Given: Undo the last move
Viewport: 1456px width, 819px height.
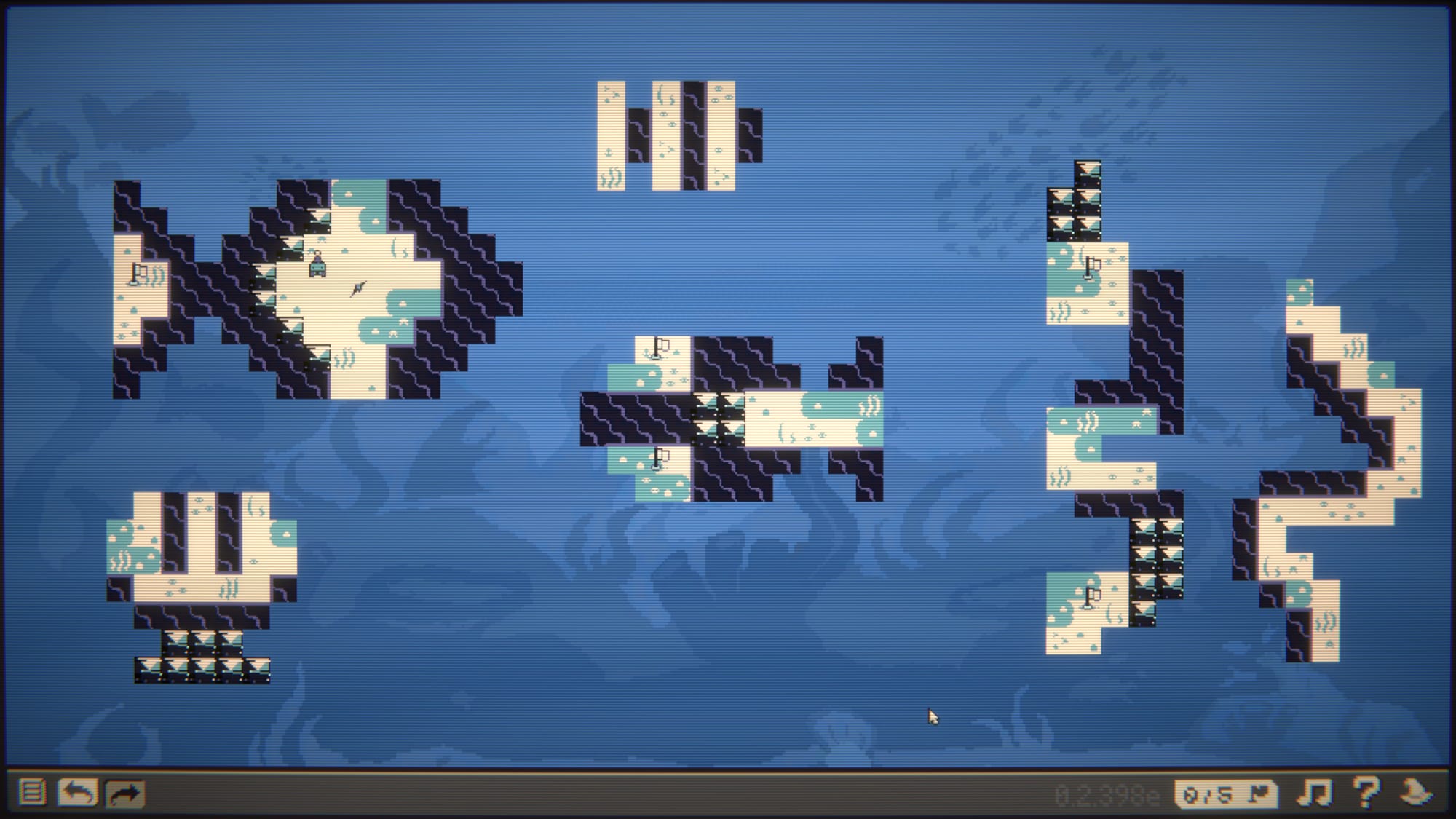Looking at the screenshot, I should coord(77,792).
